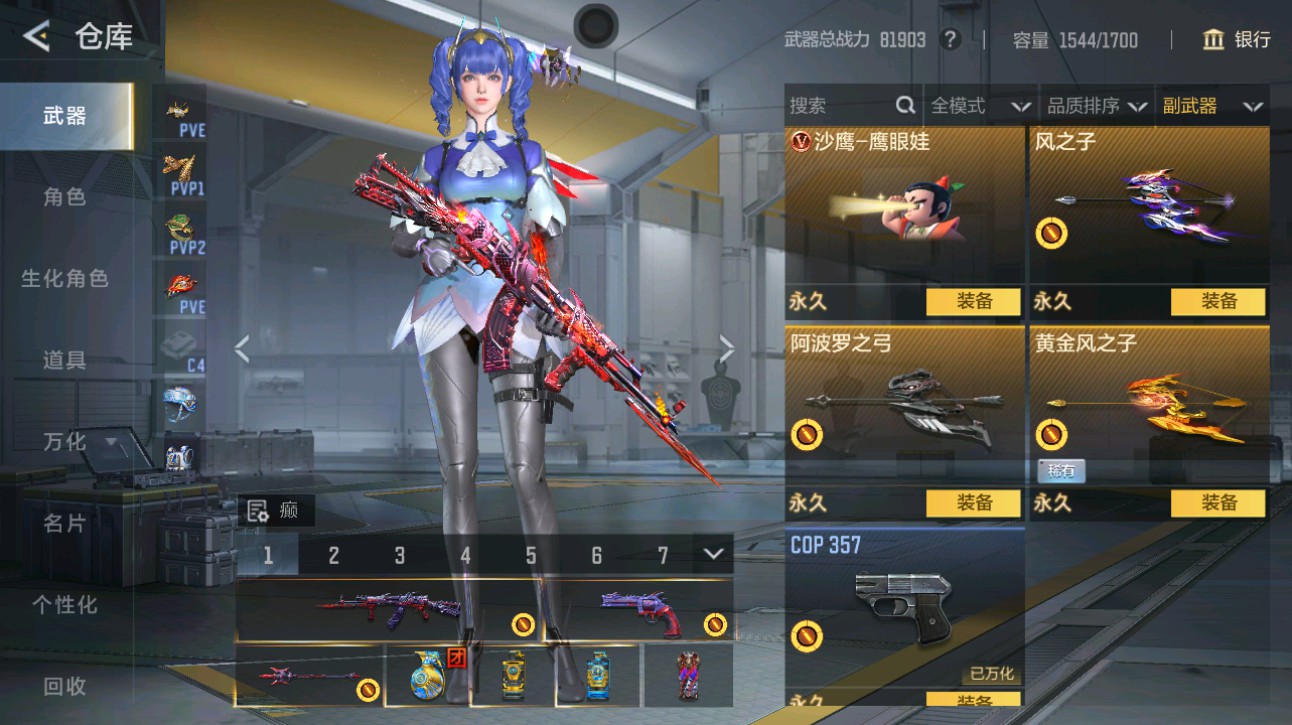Image resolution: width=1292 pixels, height=725 pixels.
Task: Select the PVP2 weapon category icon
Action: point(178,225)
